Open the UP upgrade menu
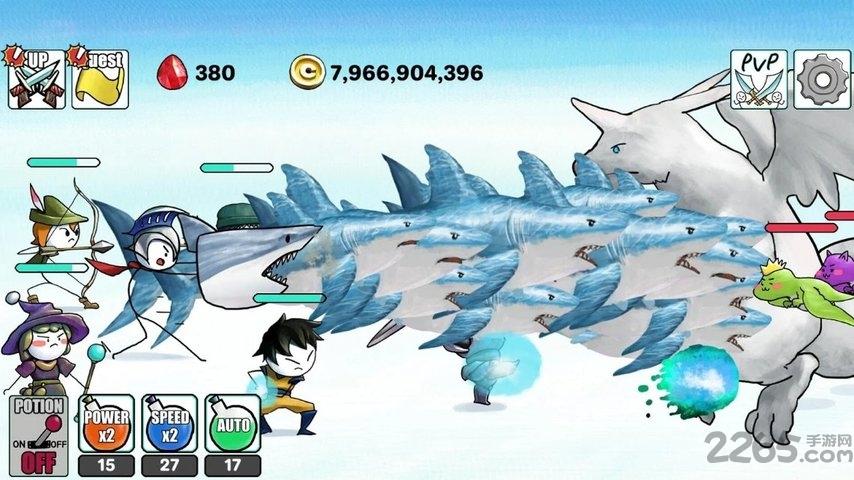The image size is (854, 480). point(36,77)
